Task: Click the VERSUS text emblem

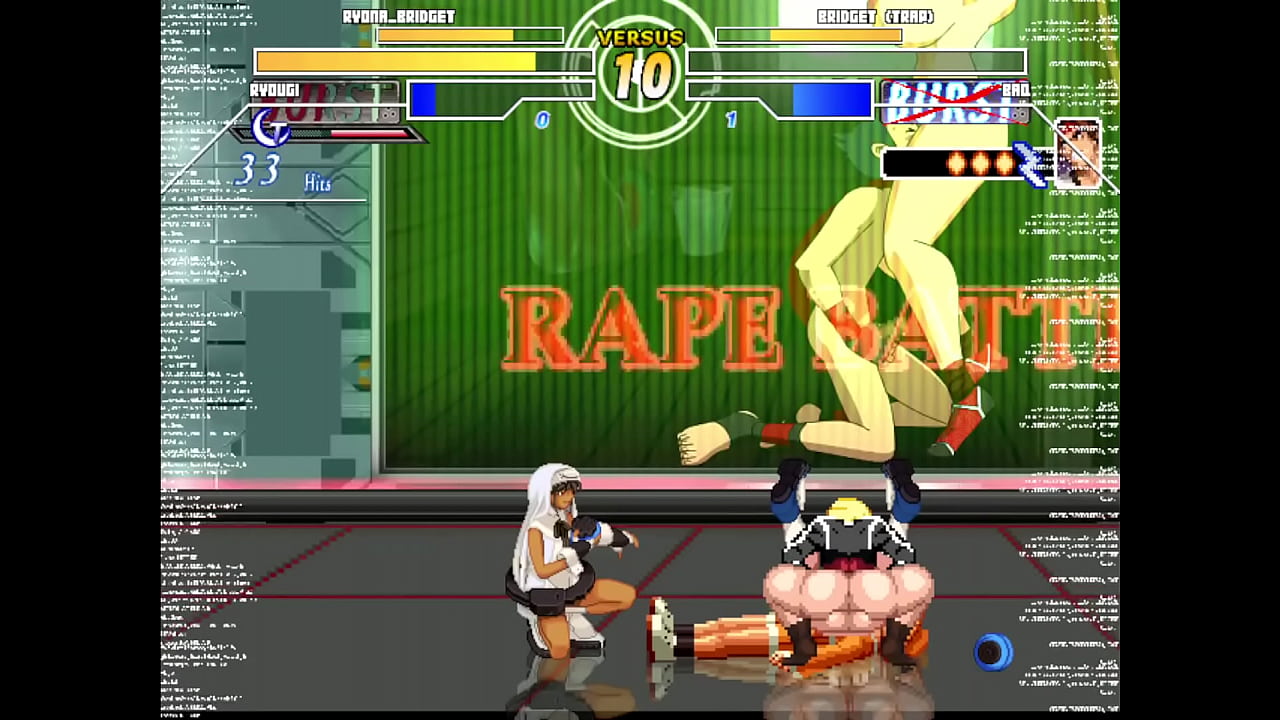Action: point(640,40)
